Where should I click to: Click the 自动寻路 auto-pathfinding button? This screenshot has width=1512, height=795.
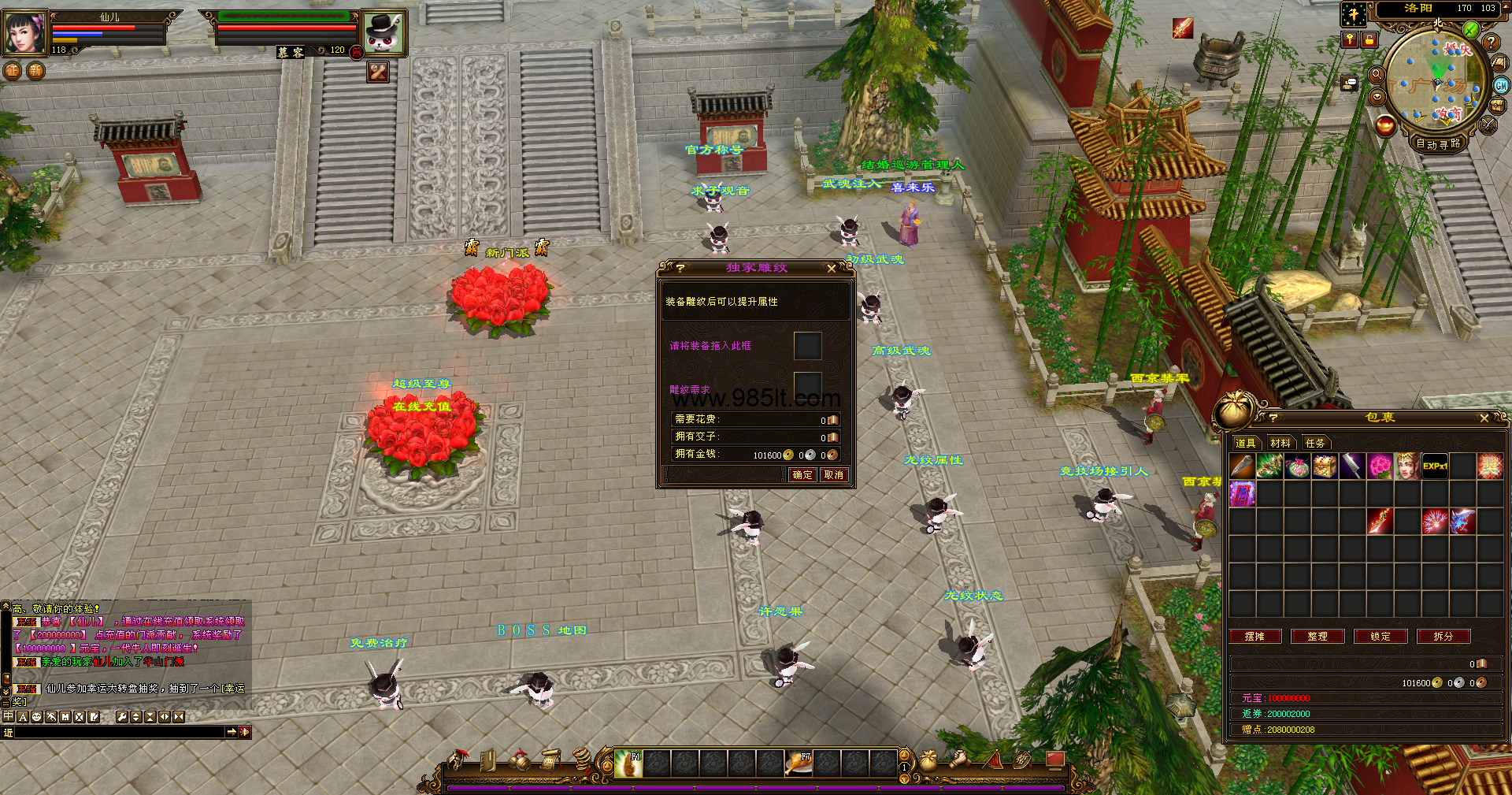tap(1438, 143)
